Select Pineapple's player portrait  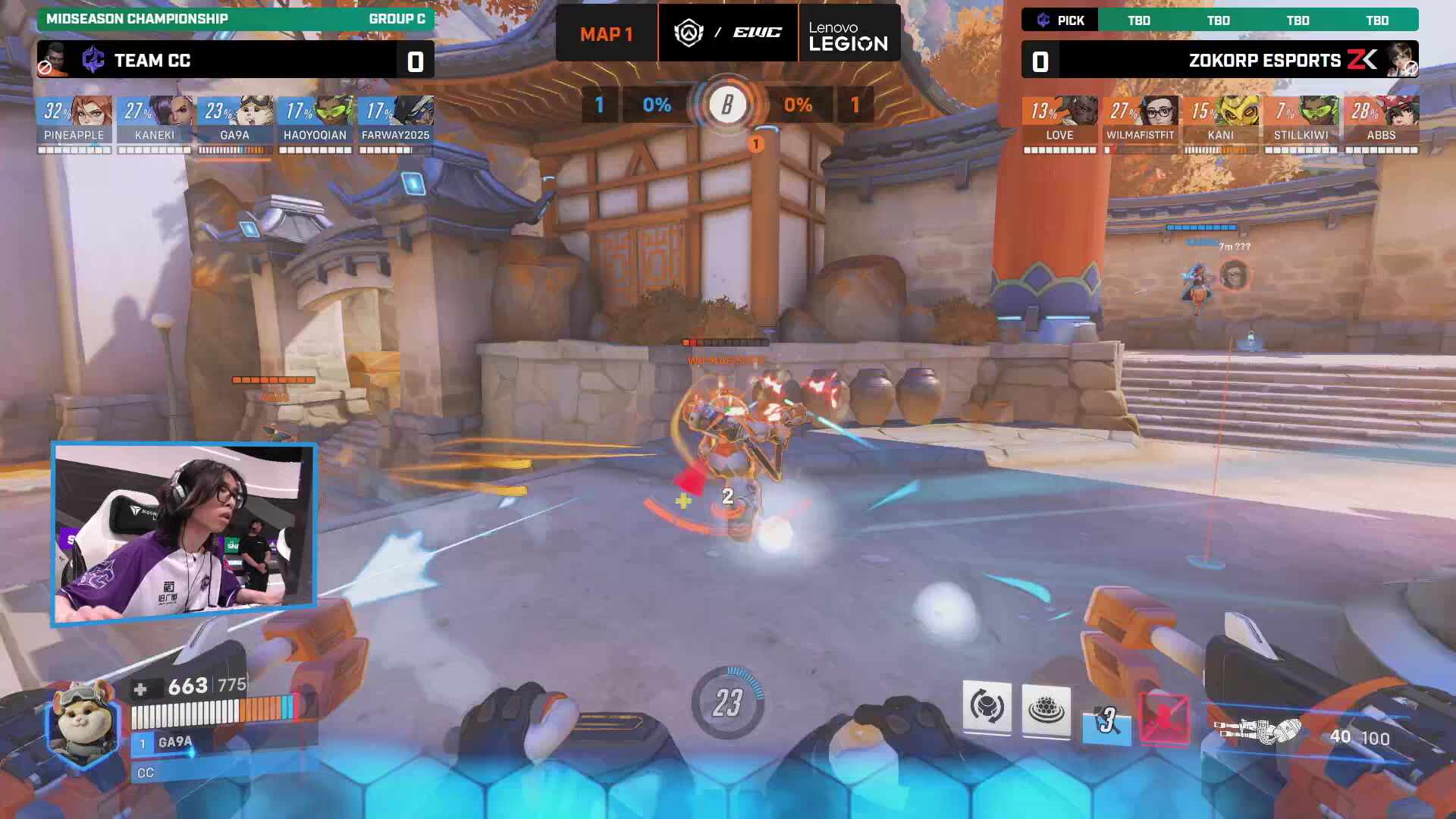pyautogui.click(x=74, y=112)
